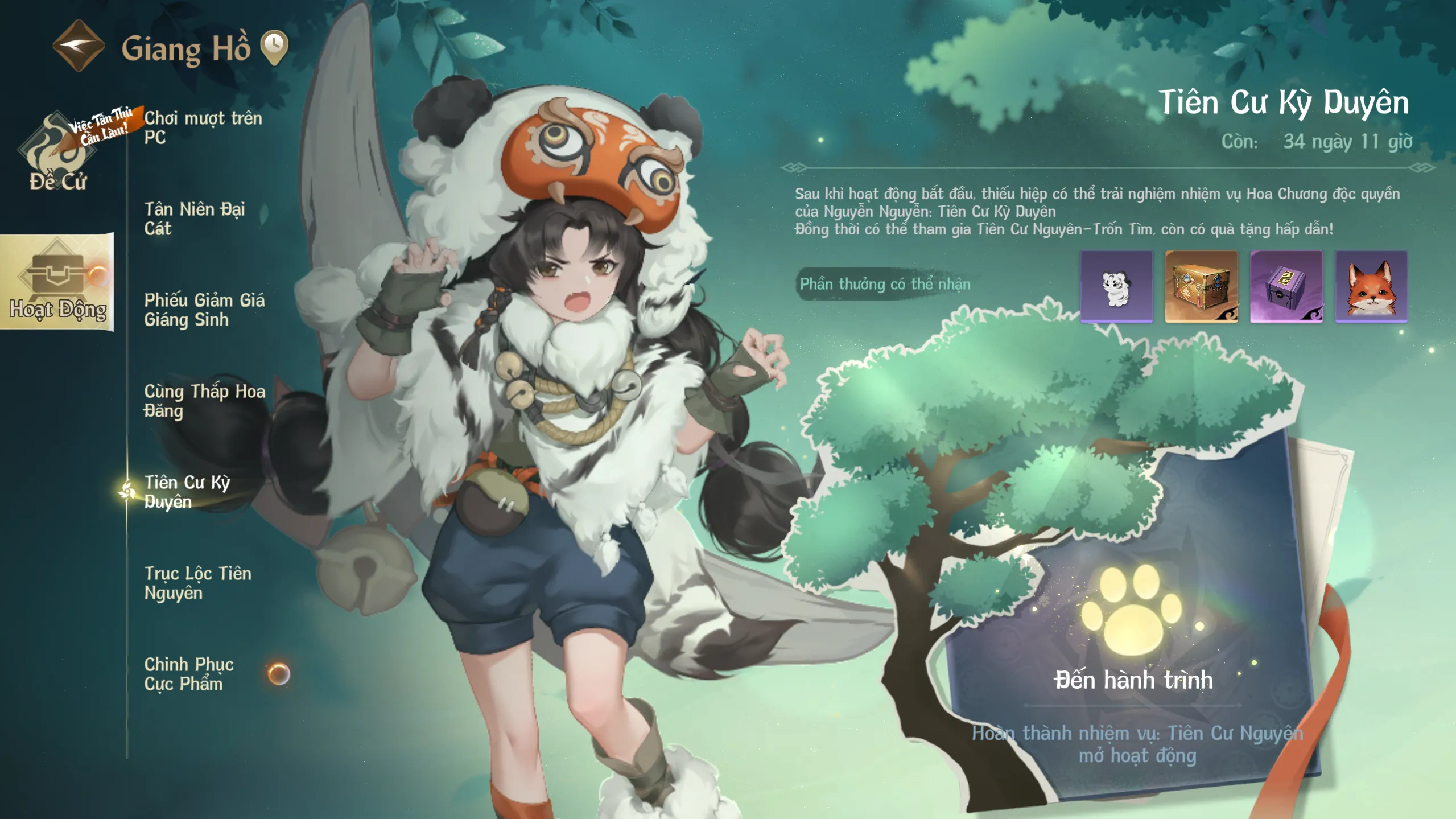Image resolution: width=1456 pixels, height=819 pixels.
Task: Select the Hoạt Động tab
Action: [x=57, y=283]
